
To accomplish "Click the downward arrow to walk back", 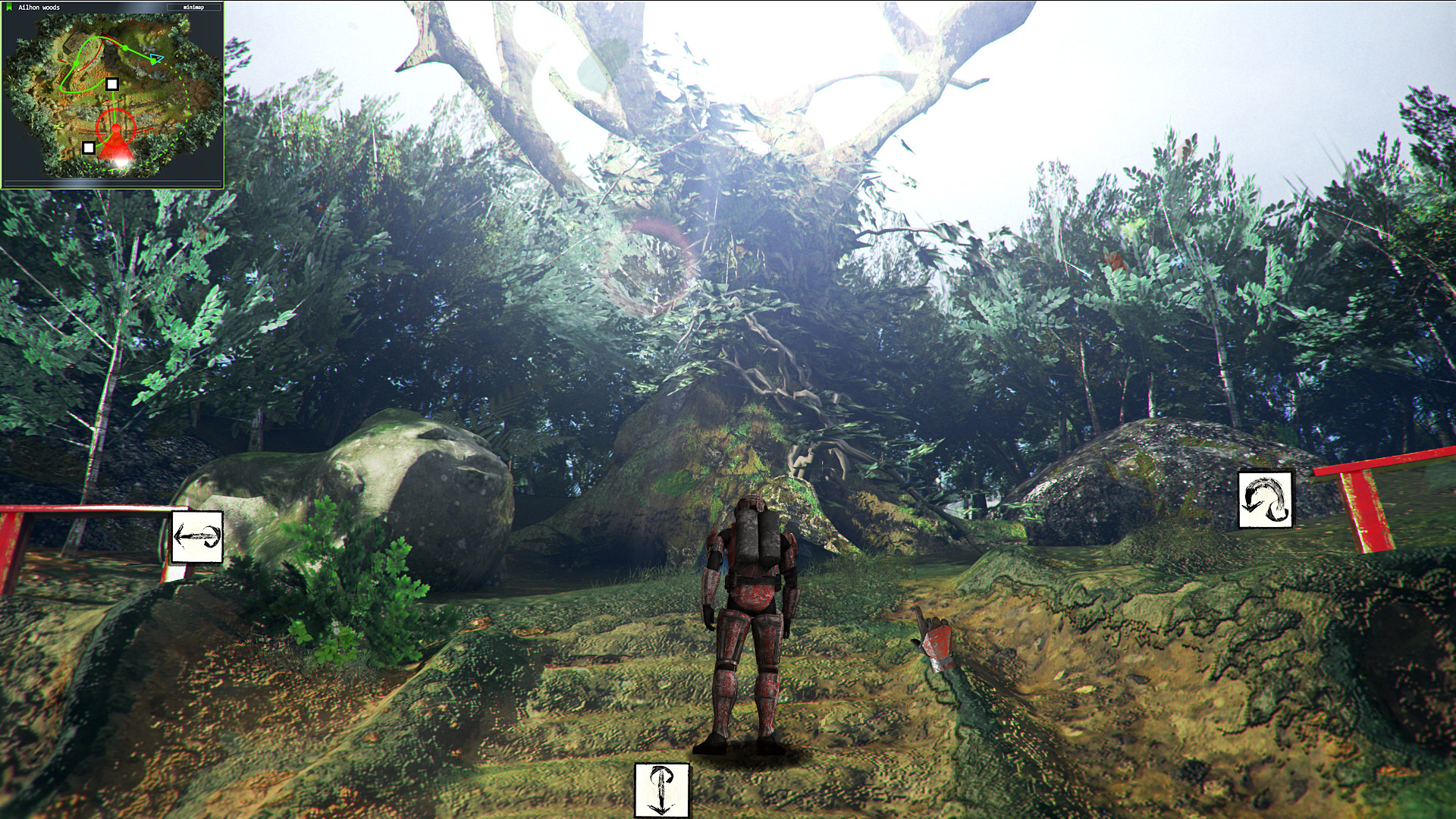I will pos(662,791).
